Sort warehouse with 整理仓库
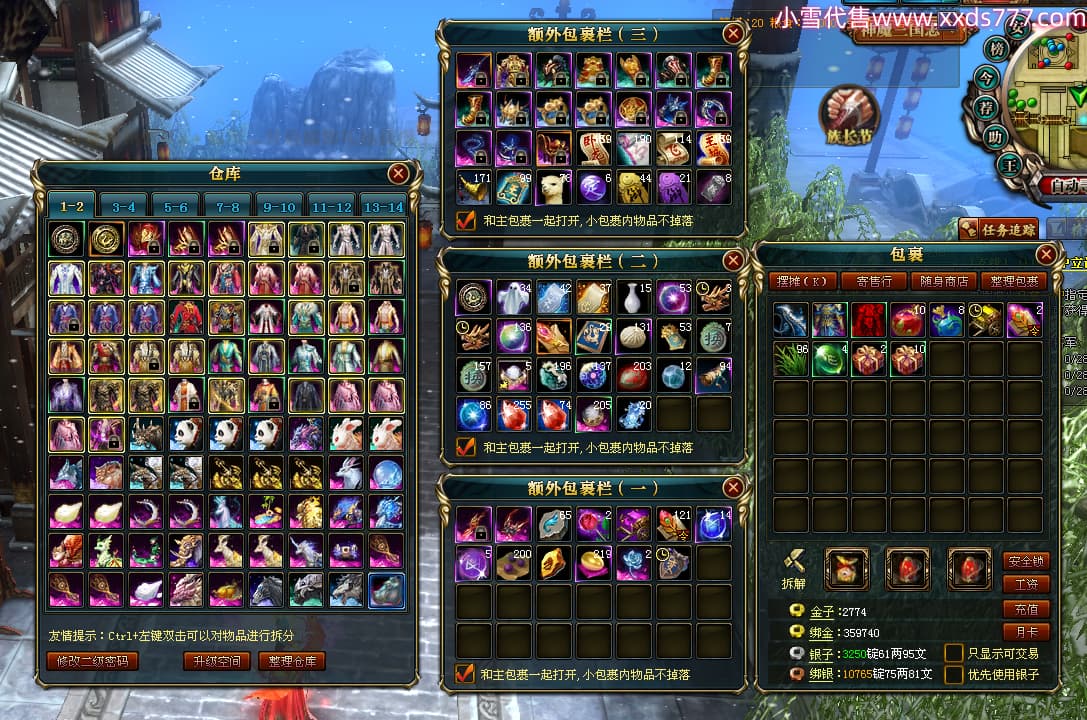This screenshot has height=720, width=1087. click(x=292, y=661)
